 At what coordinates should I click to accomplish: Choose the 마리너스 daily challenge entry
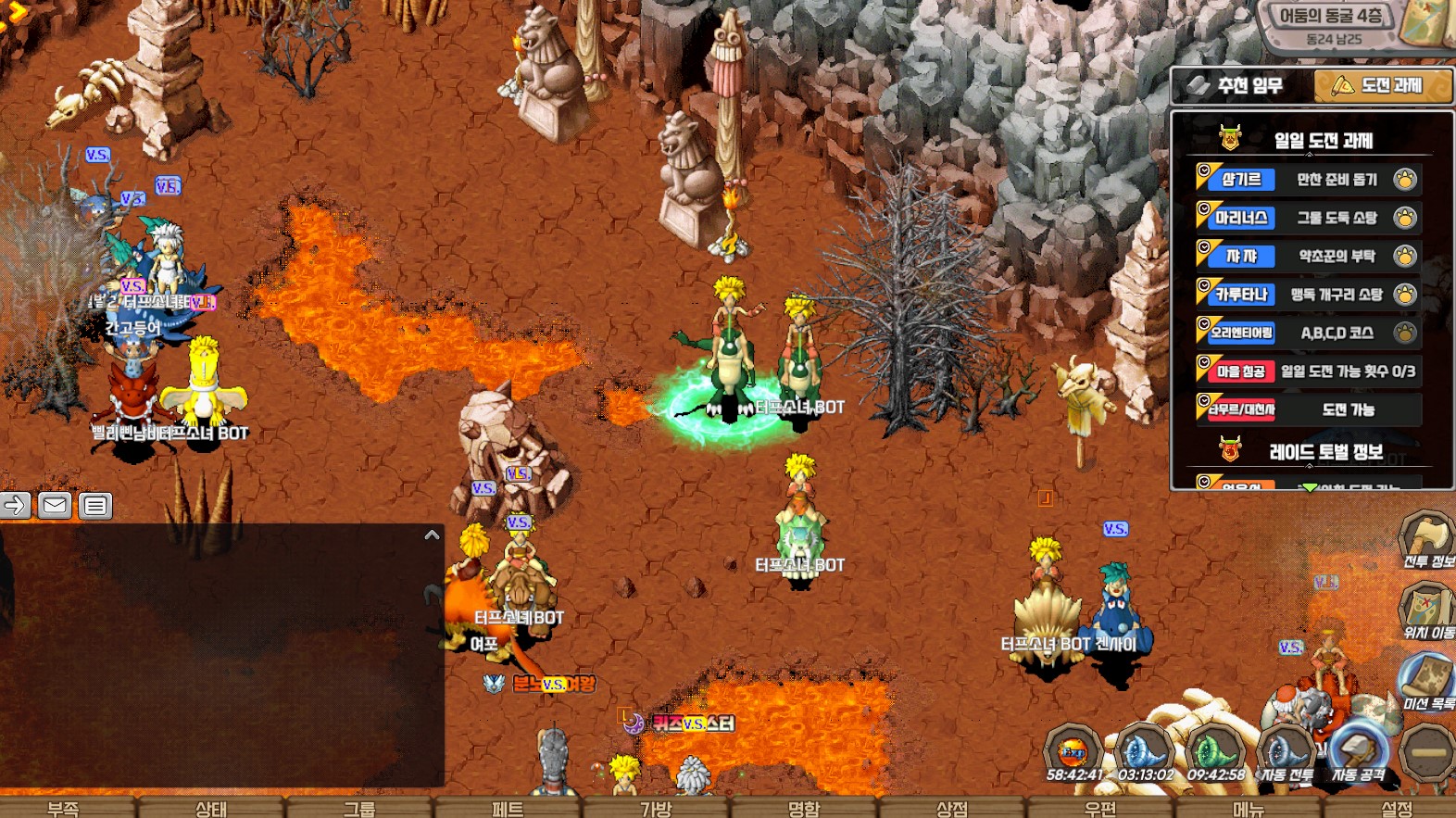coord(1308,218)
